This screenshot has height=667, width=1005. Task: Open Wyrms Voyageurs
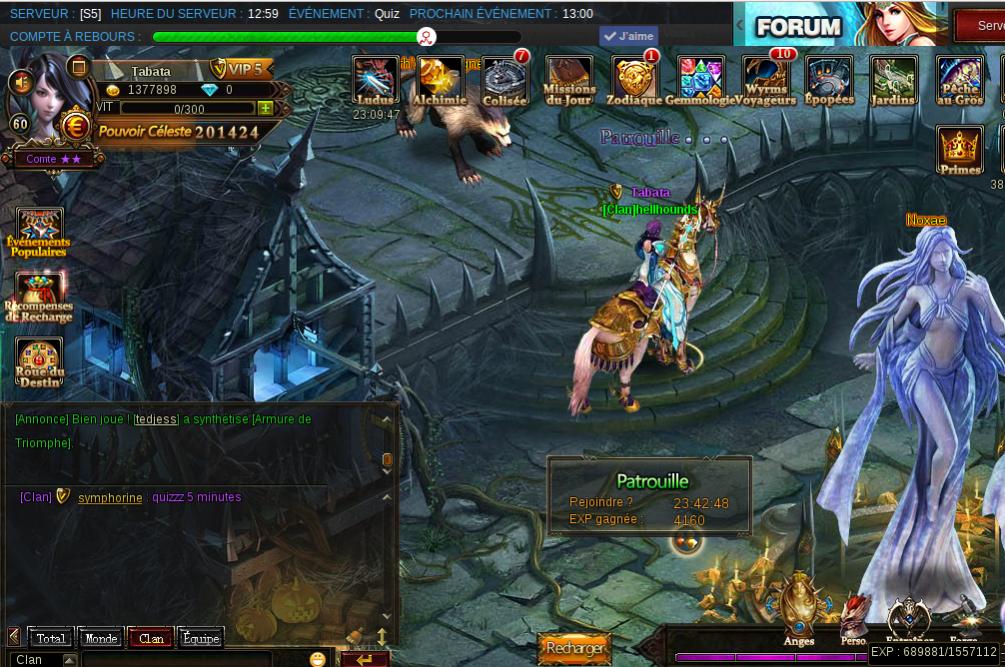766,80
